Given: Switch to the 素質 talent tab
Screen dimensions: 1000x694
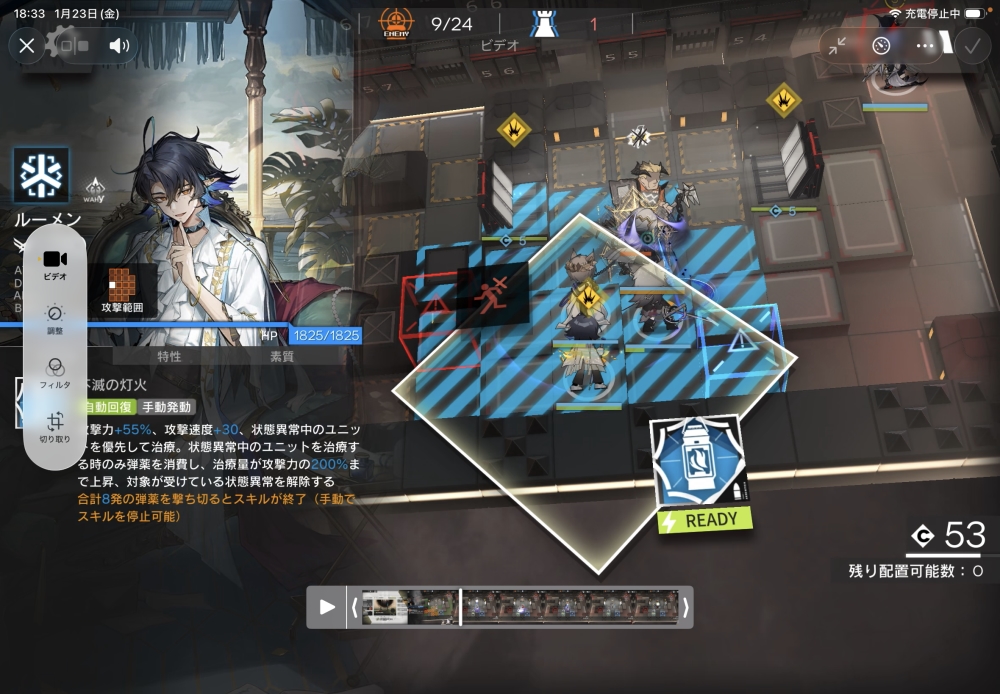Looking at the screenshot, I should 282,356.
